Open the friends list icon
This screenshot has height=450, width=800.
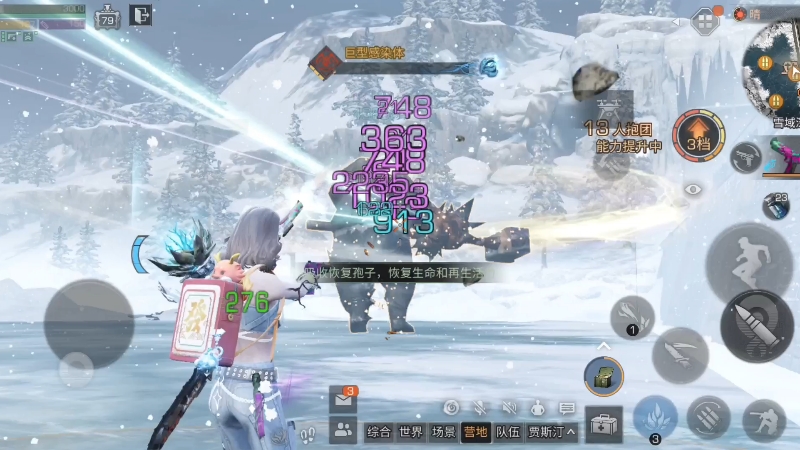(343, 431)
